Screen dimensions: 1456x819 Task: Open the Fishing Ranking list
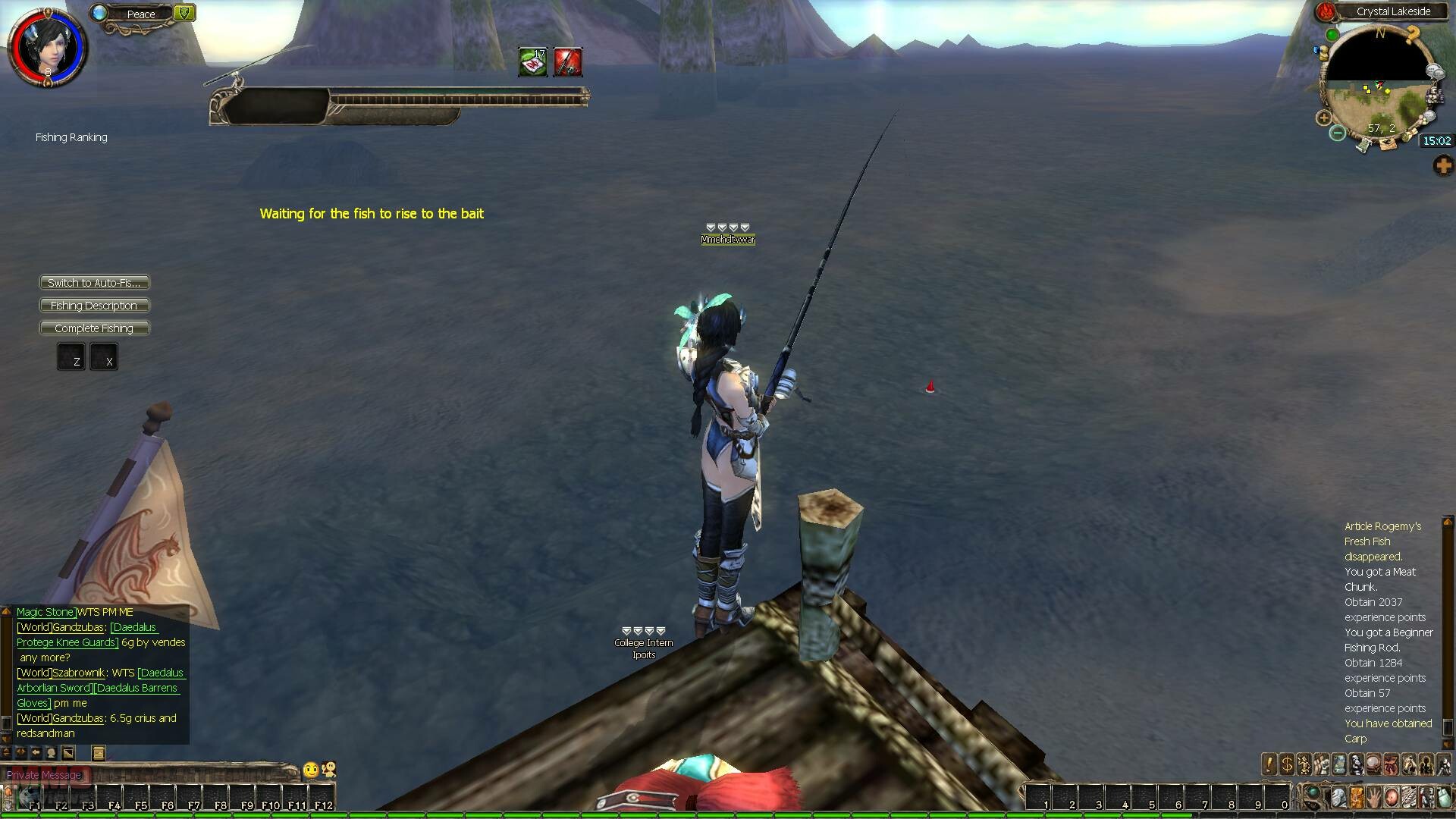(71, 137)
